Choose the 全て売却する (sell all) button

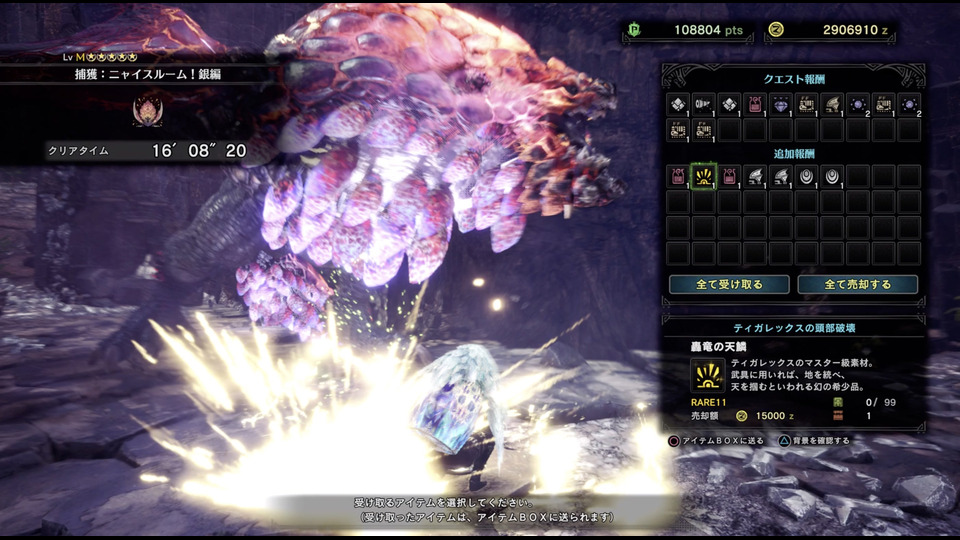tap(858, 284)
